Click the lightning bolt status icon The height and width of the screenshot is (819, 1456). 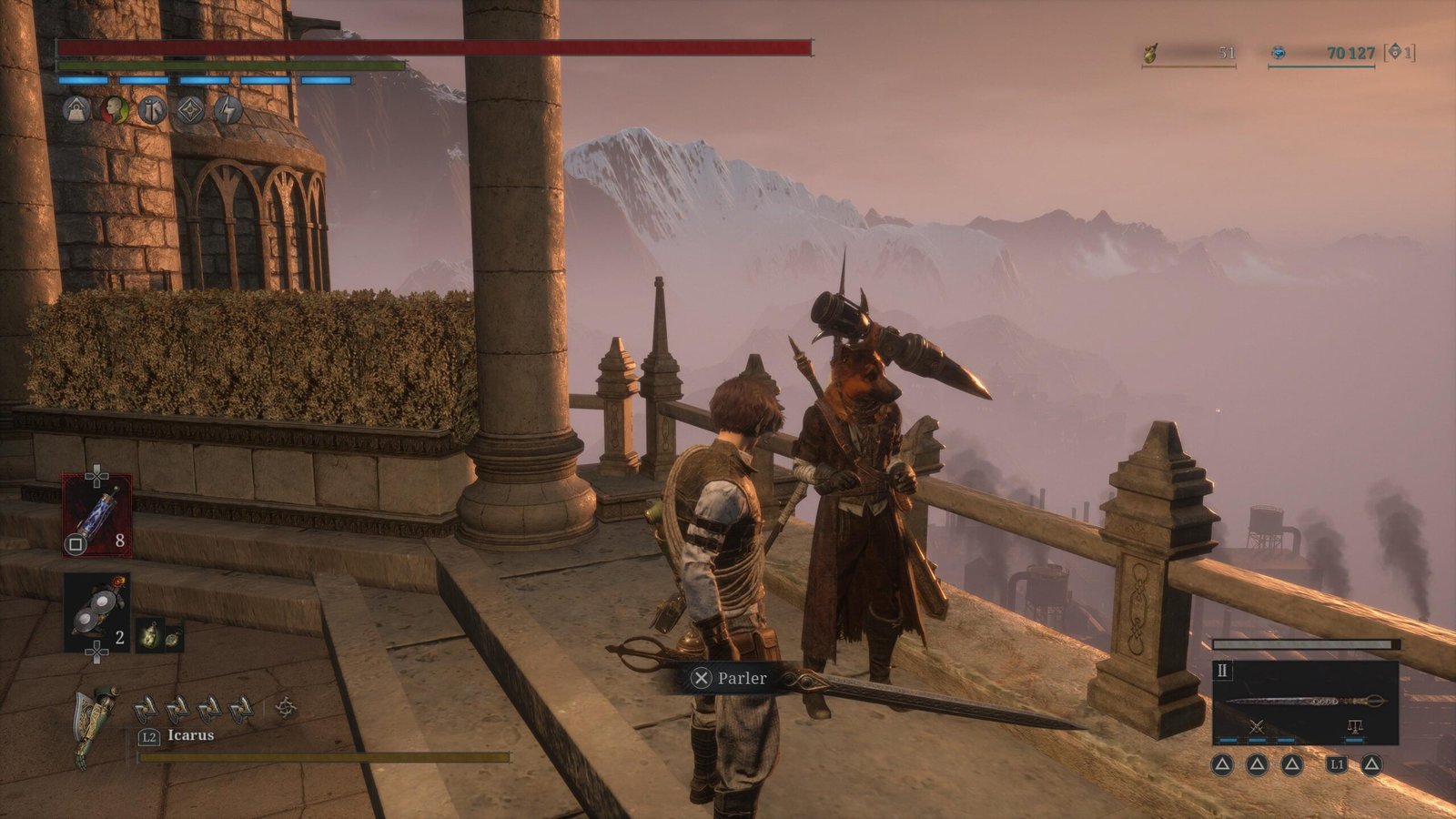point(227,110)
